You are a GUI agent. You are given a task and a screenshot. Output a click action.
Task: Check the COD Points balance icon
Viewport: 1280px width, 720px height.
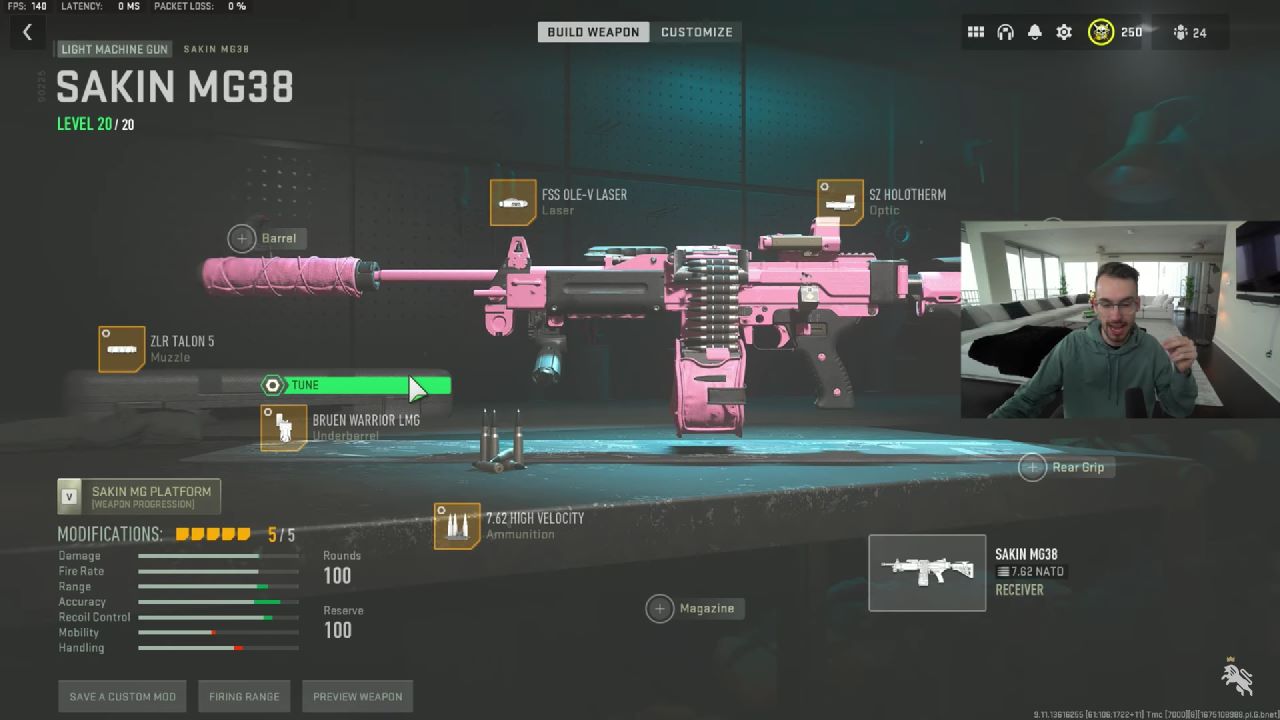pos(1100,31)
